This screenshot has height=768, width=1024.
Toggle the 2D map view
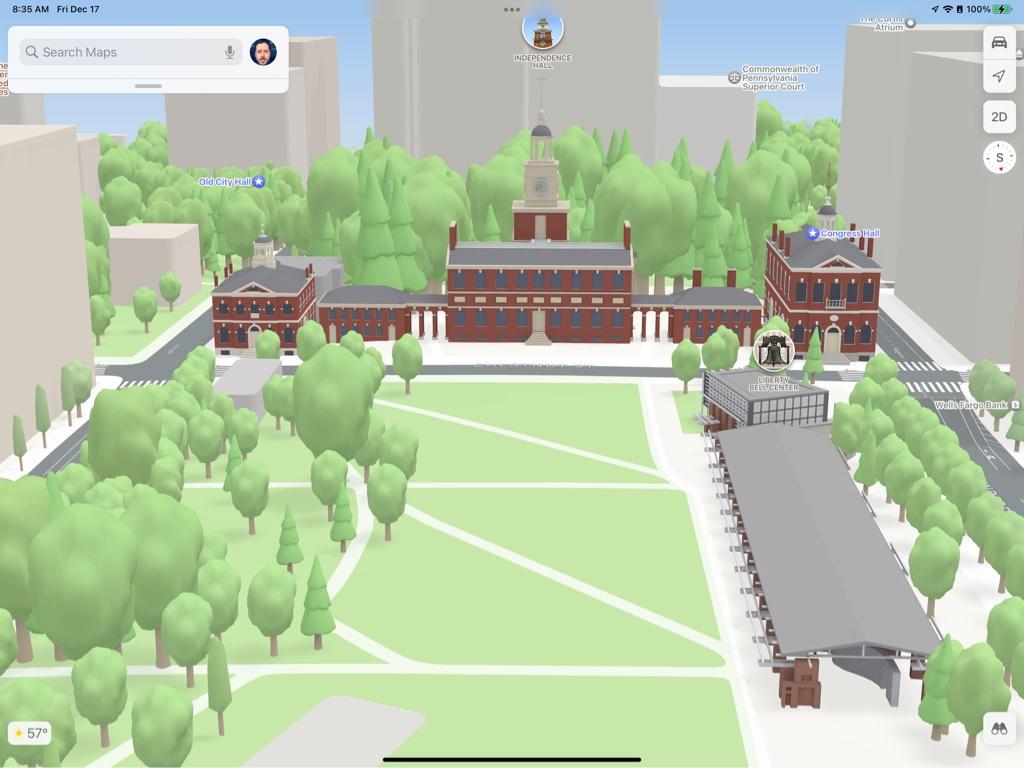(998, 116)
